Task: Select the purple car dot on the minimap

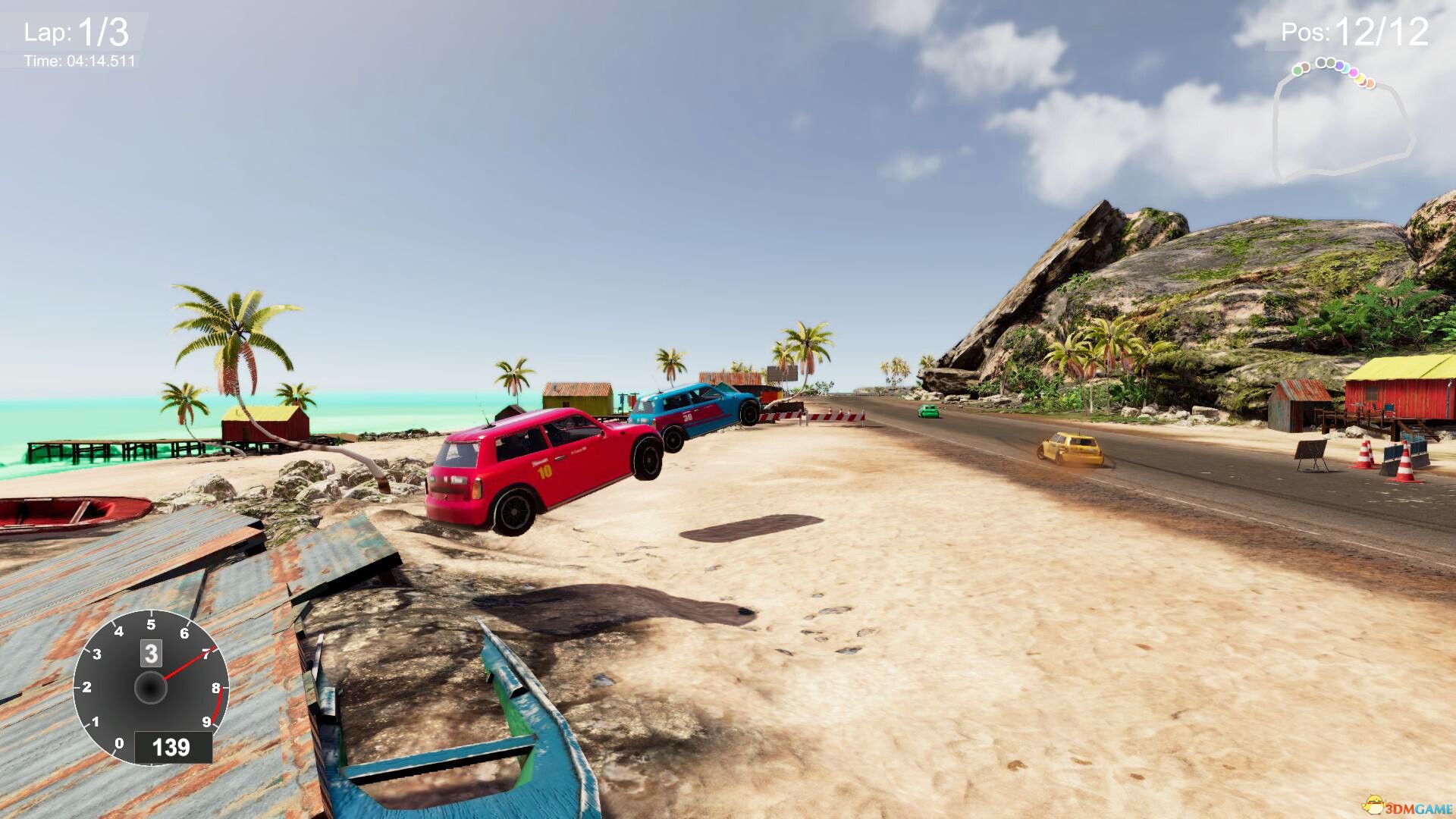Action: [1340, 66]
